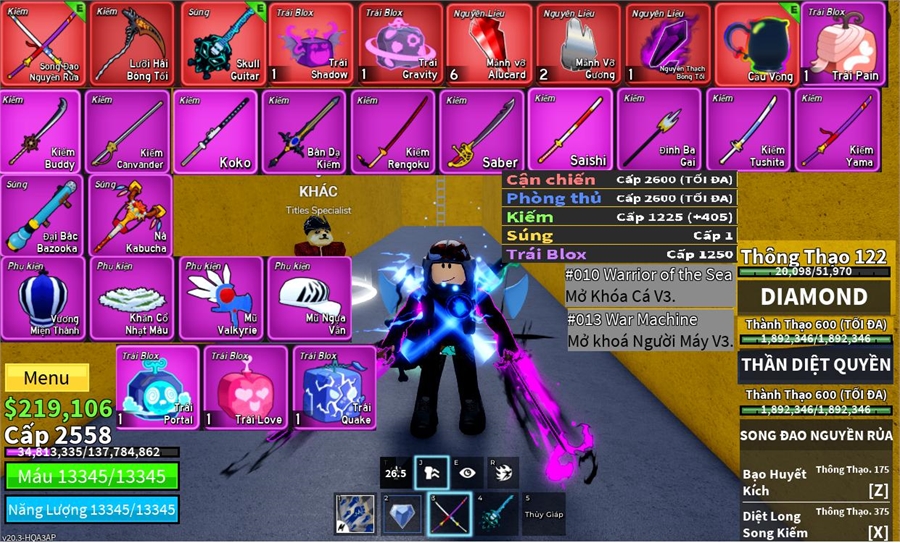
Task: Toggle the eye-shaped observation ability icon
Action: 467,473
